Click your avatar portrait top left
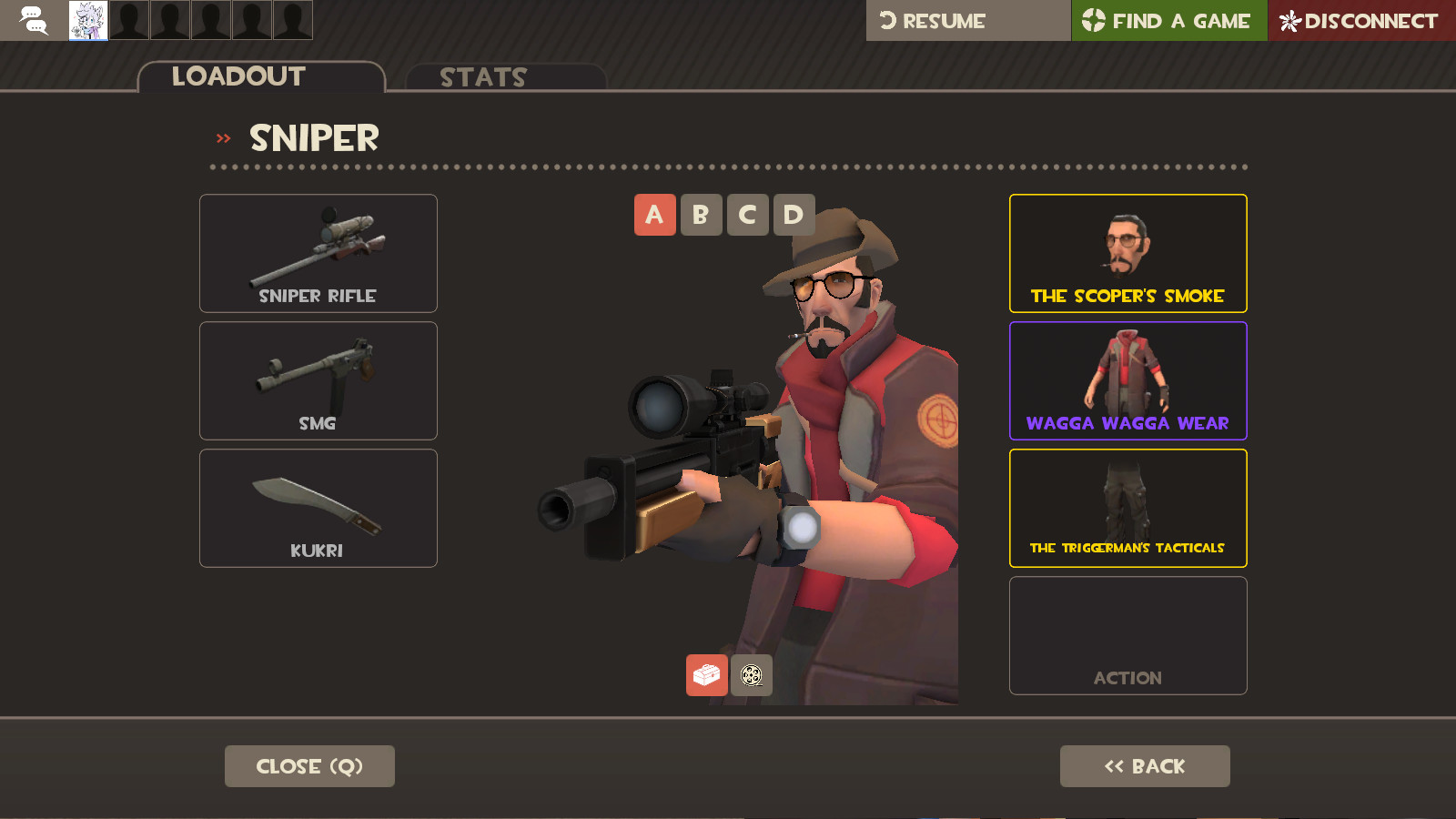 pos(86,18)
